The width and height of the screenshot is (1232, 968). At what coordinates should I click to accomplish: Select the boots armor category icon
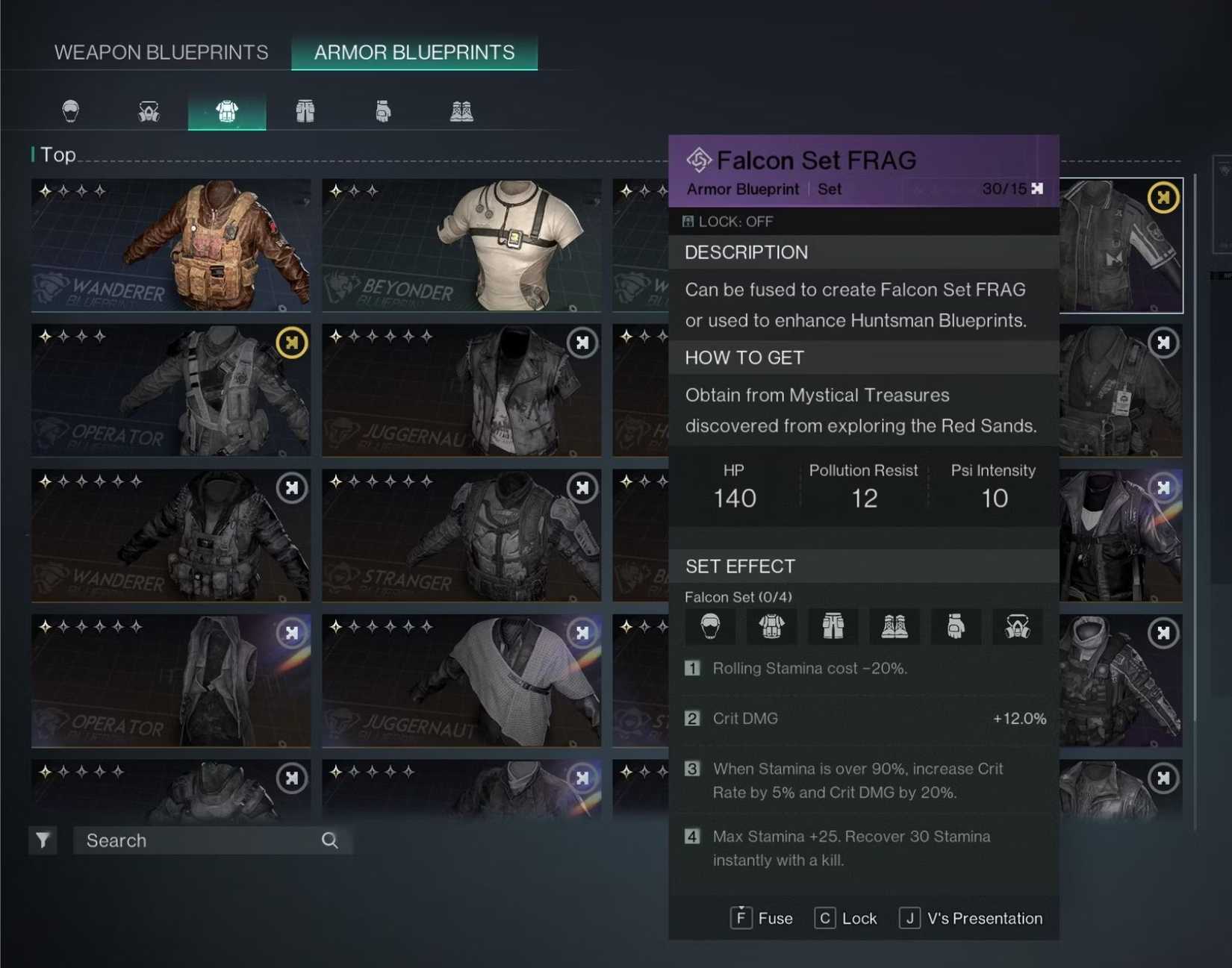click(461, 110)
